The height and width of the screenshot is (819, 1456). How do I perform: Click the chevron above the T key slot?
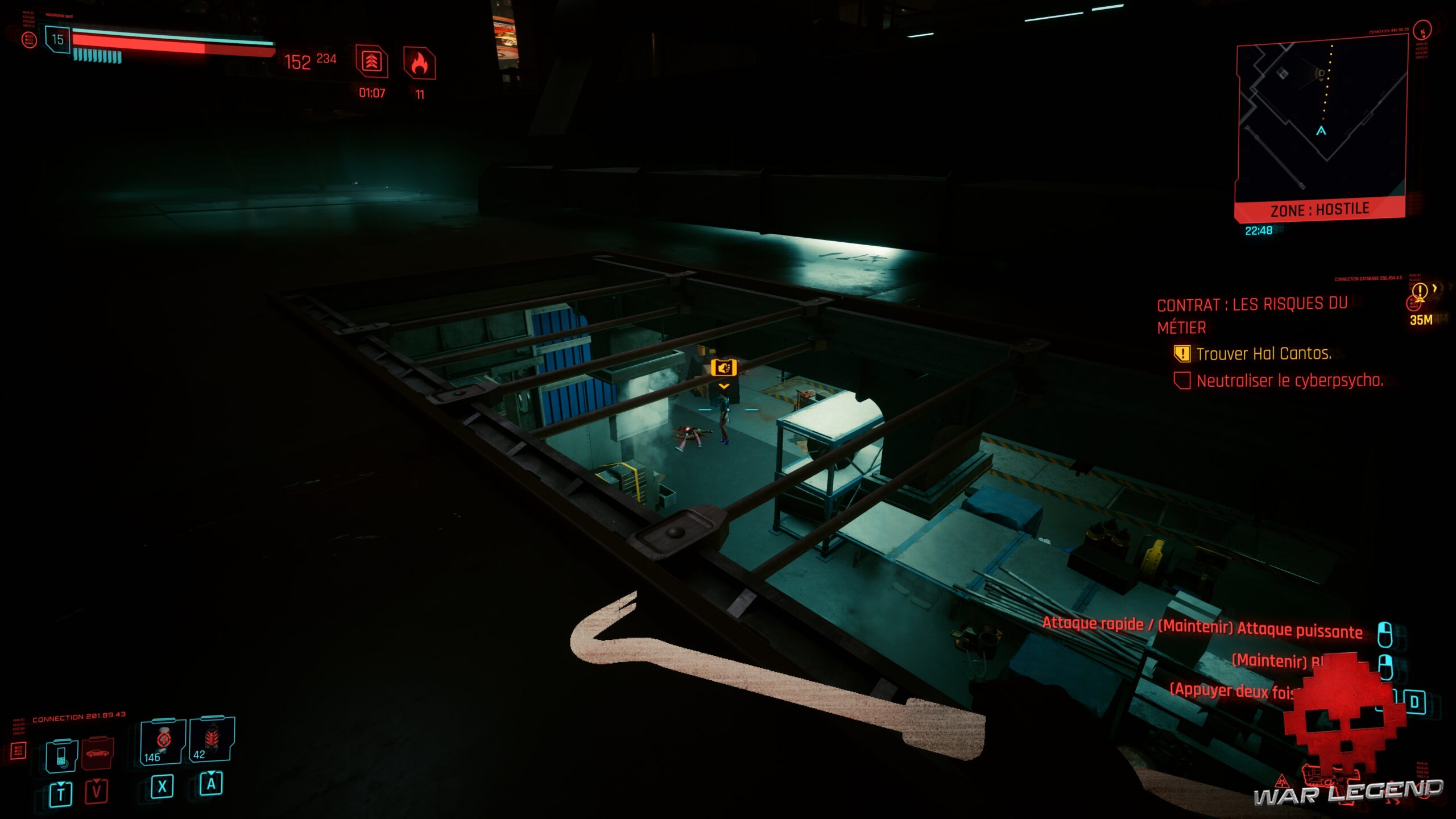click(61, 785)
